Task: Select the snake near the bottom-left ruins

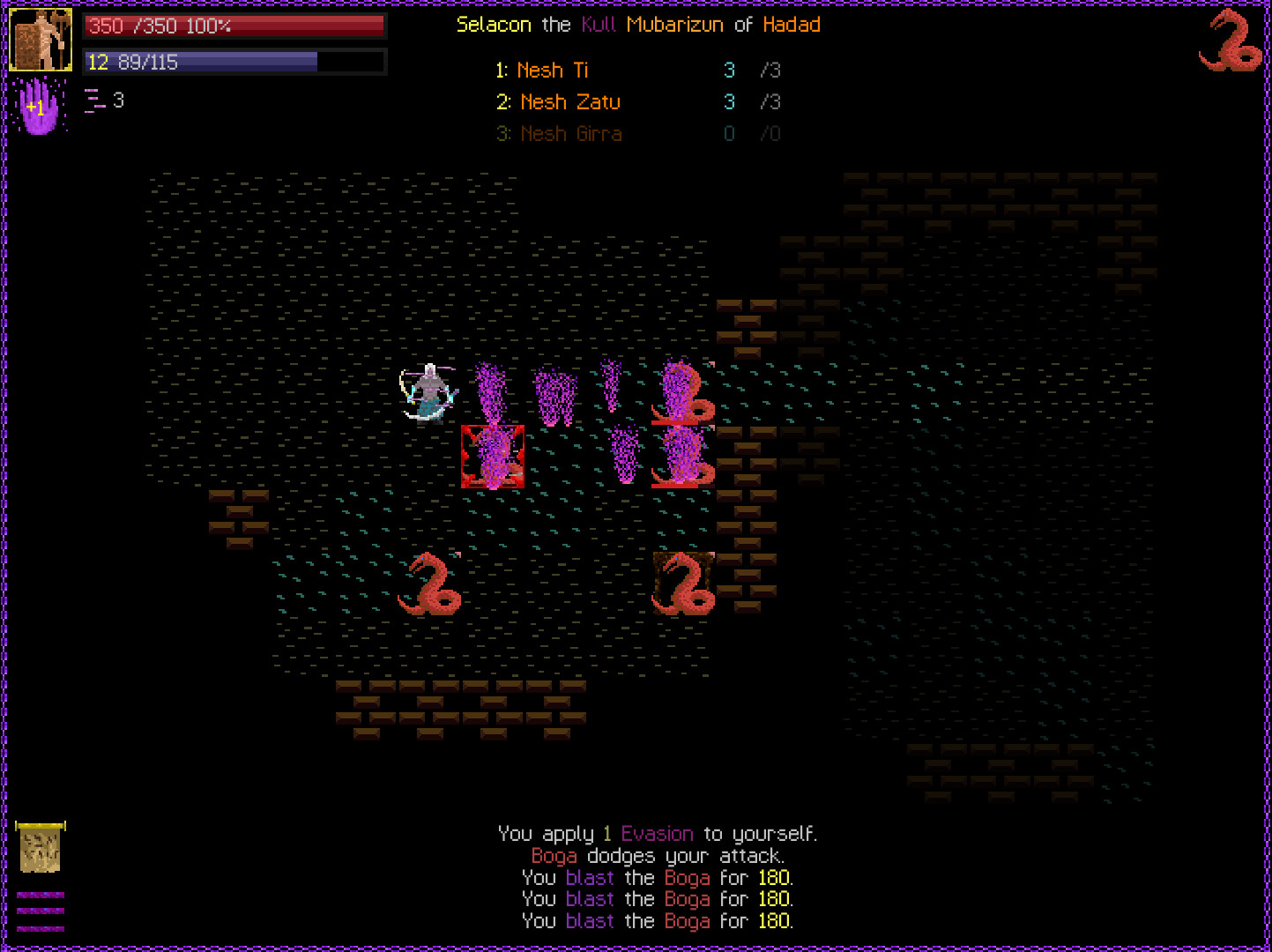Action: click(x=430, y=582)
